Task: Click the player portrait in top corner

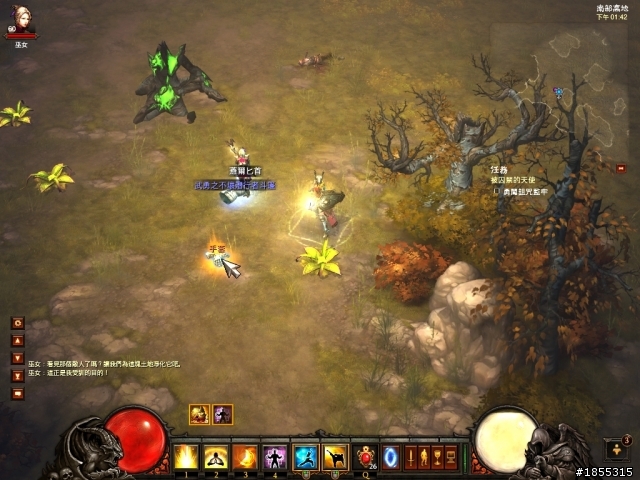Action: click(20, 22)
